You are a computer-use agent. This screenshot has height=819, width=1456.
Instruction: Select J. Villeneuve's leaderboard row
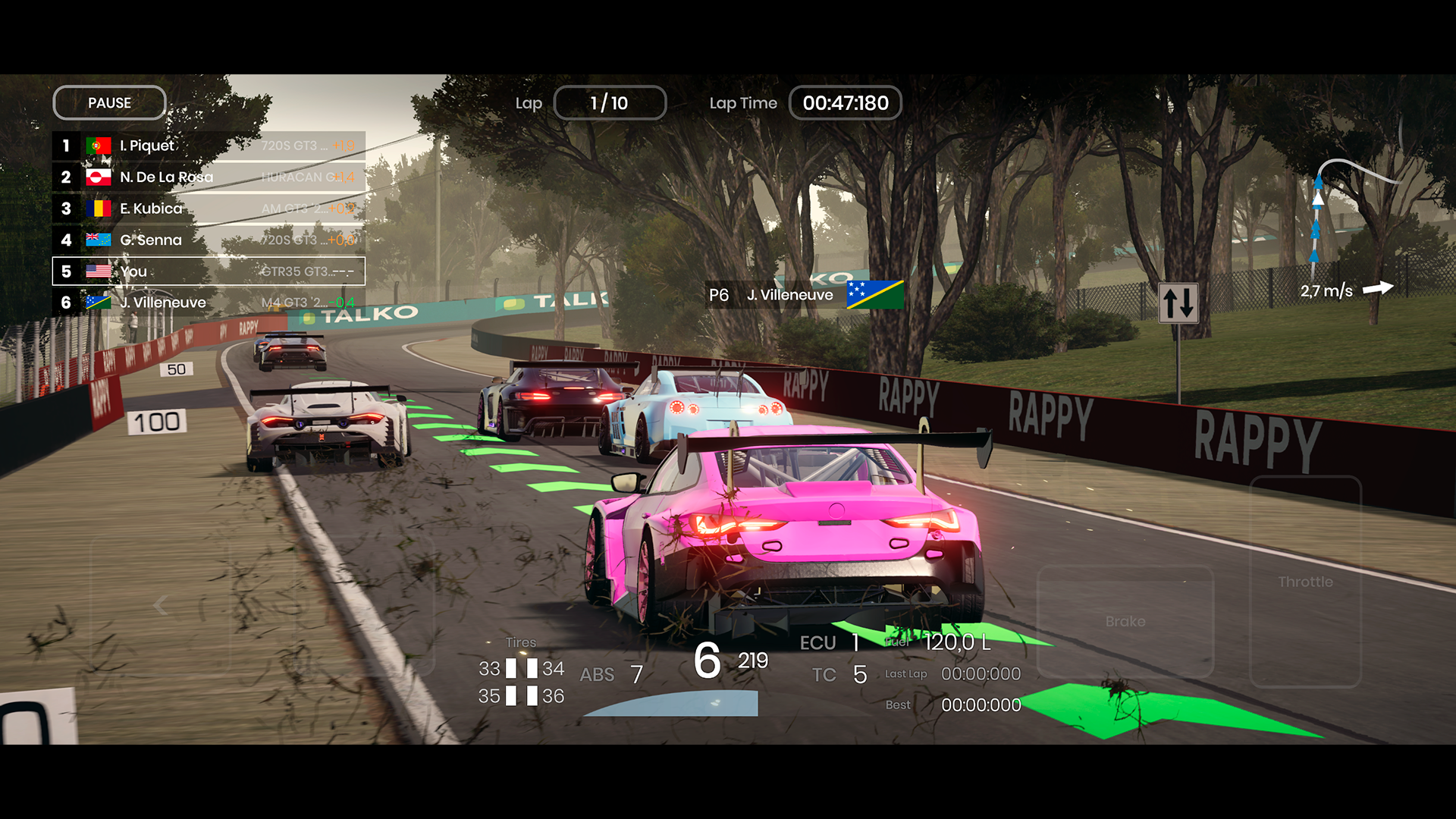pos(209,303)
